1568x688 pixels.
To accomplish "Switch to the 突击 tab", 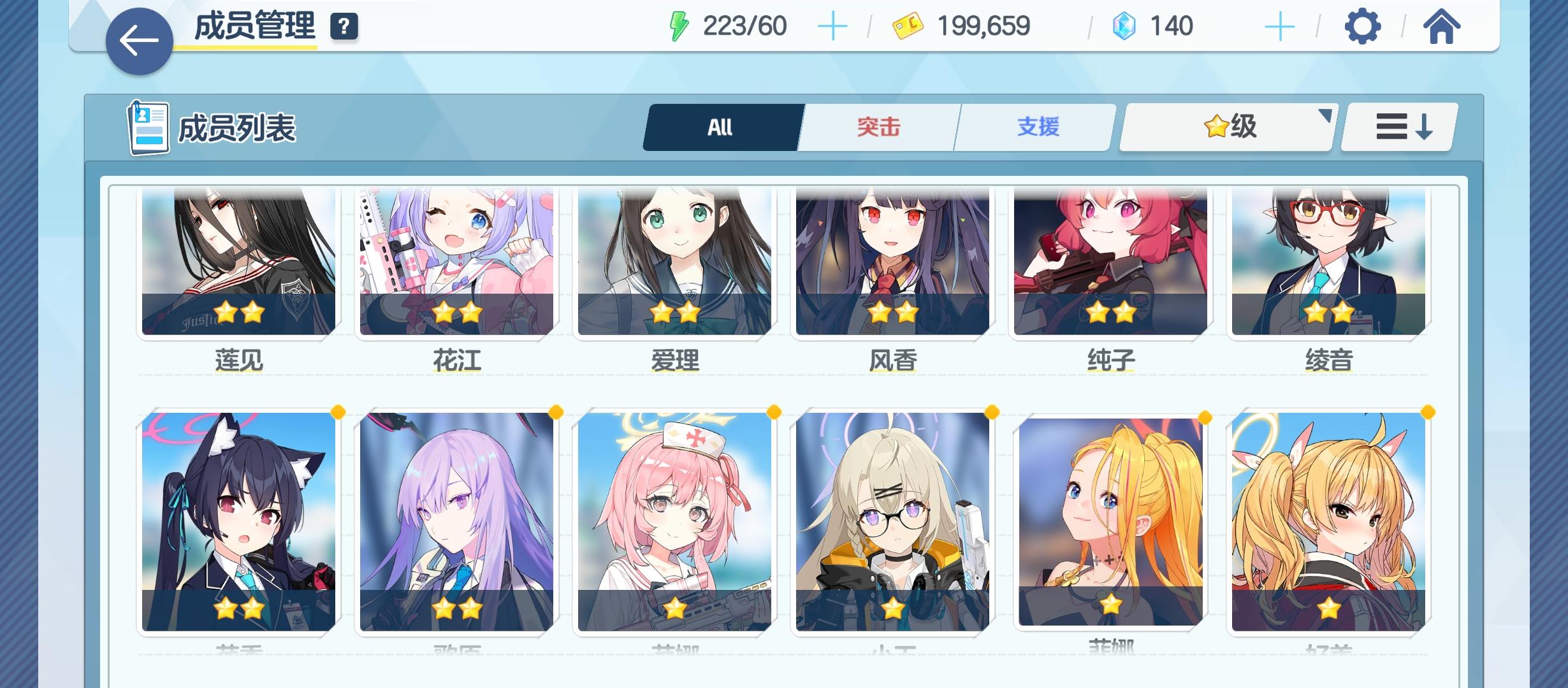I will coord(878,127).
